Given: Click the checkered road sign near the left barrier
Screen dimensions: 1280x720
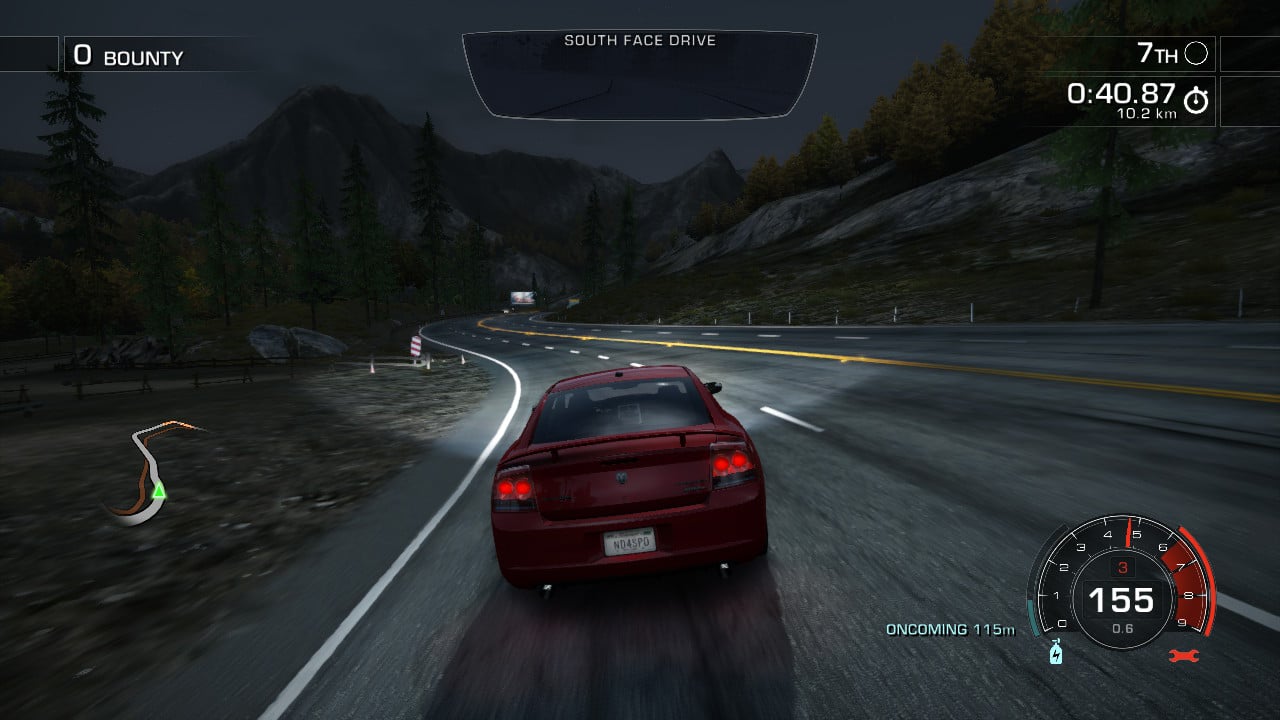Looking at the screenshot, I should (415, 345).
